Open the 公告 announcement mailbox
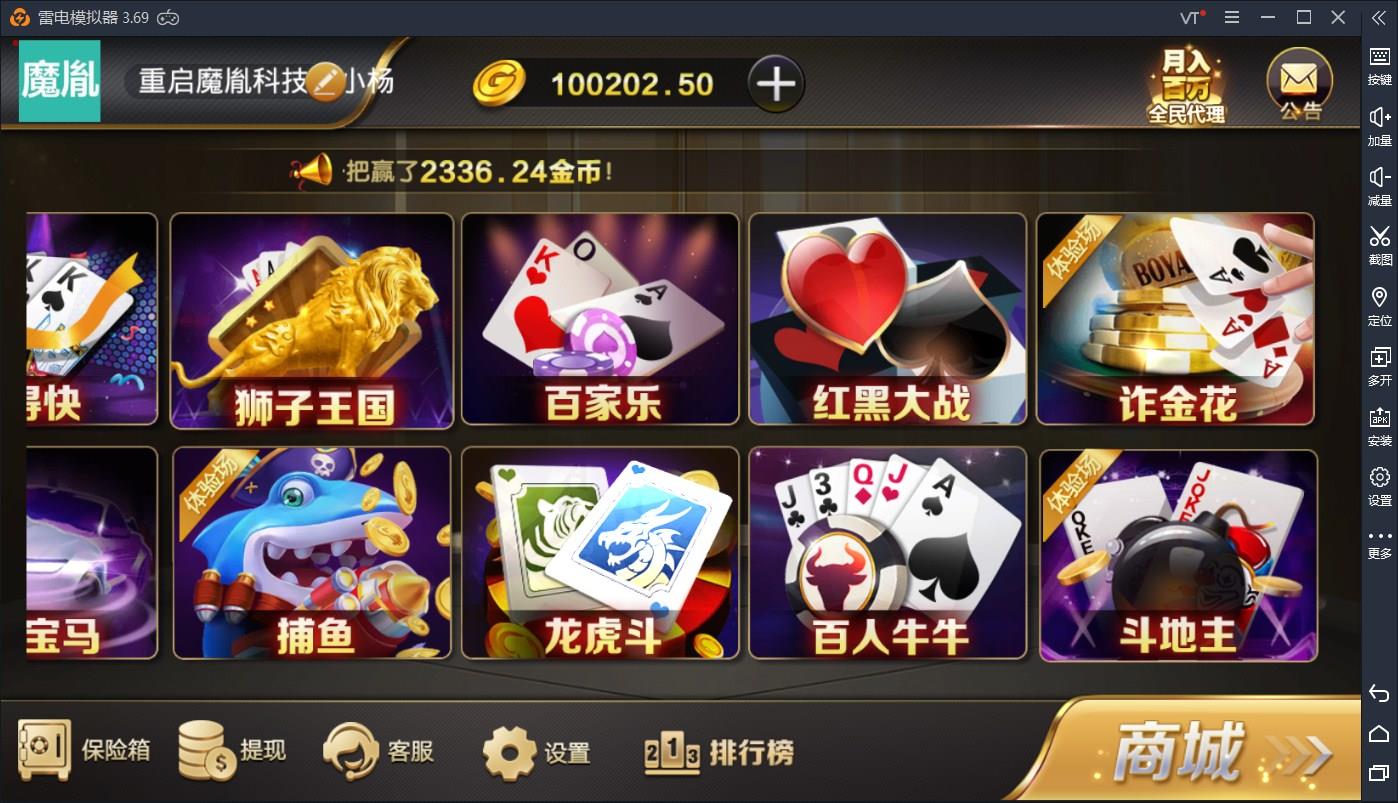The height and width of the screenshot is (803, 1398). coord(1298,82)
